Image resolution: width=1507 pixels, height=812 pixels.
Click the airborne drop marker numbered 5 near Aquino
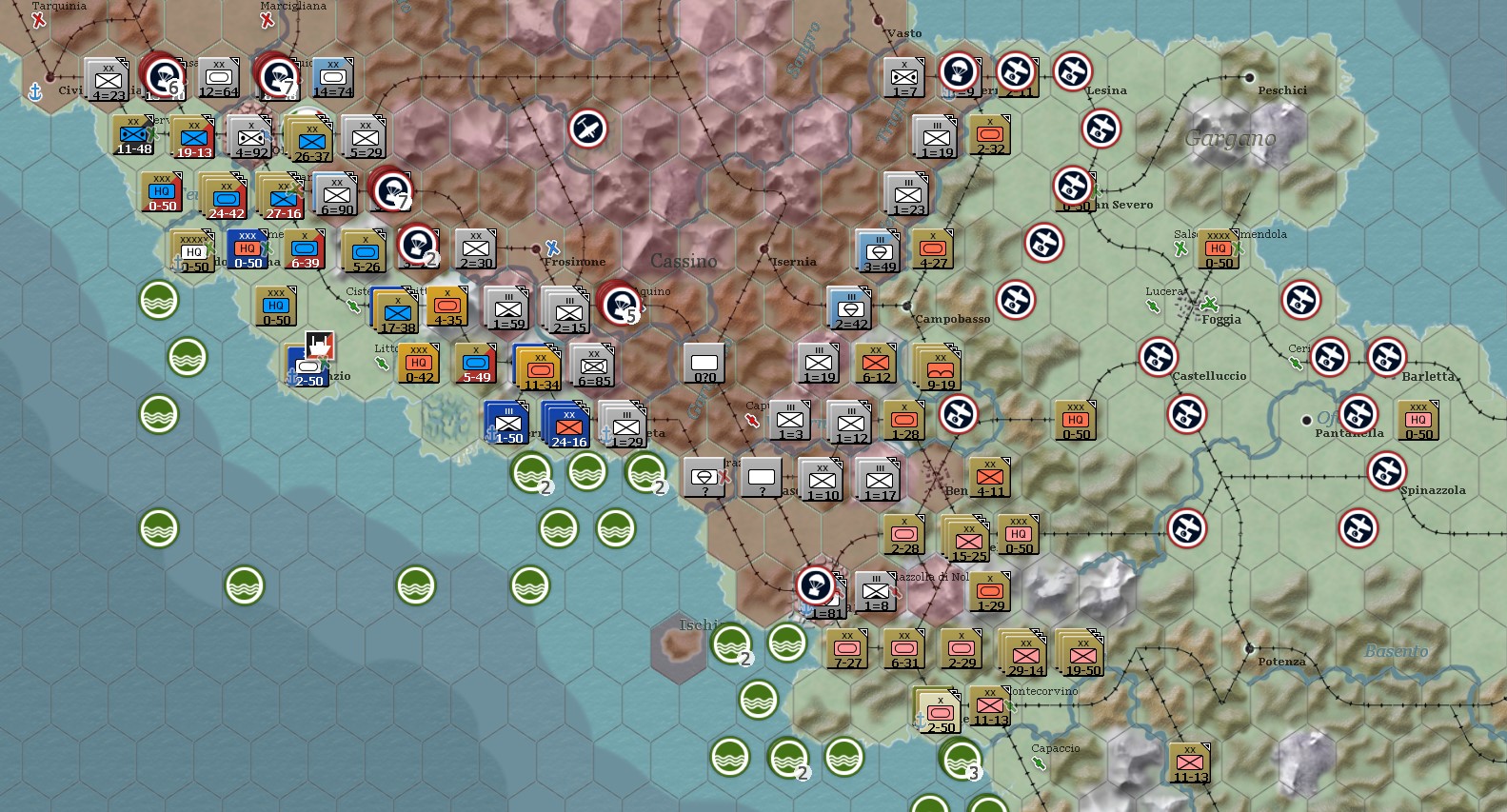(618, 305)
